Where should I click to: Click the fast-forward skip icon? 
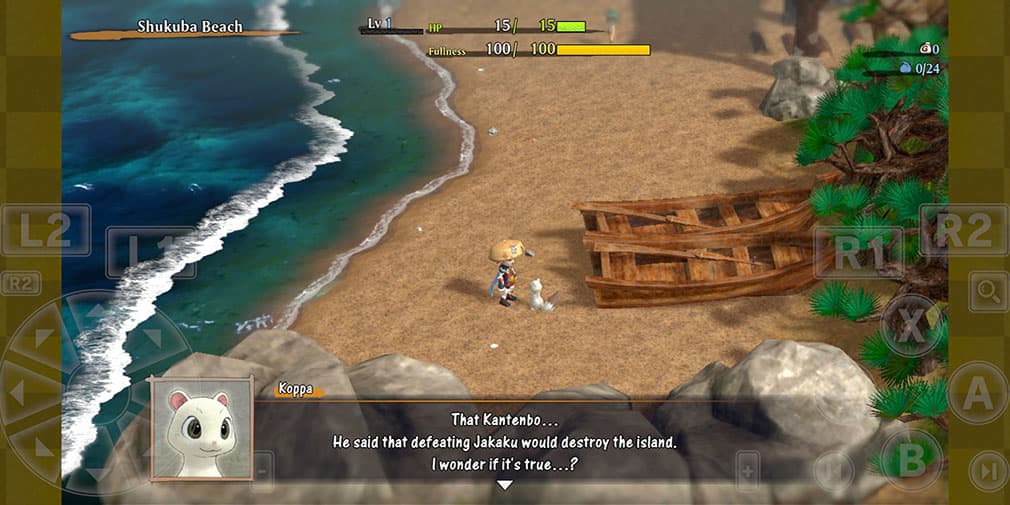click(x=988, y=470)
